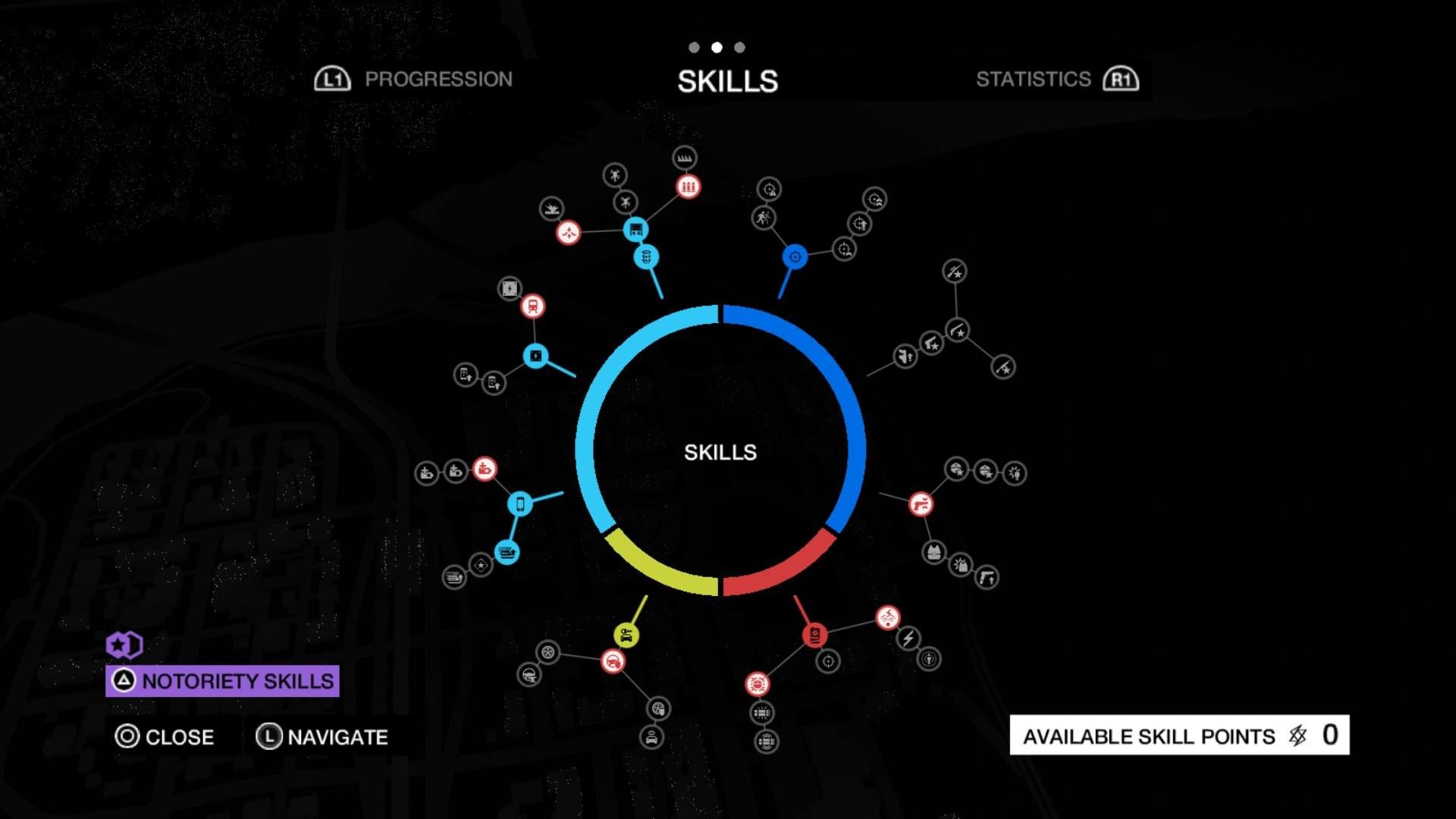
Task: Close the skills menu
Action: coord(165,736)
